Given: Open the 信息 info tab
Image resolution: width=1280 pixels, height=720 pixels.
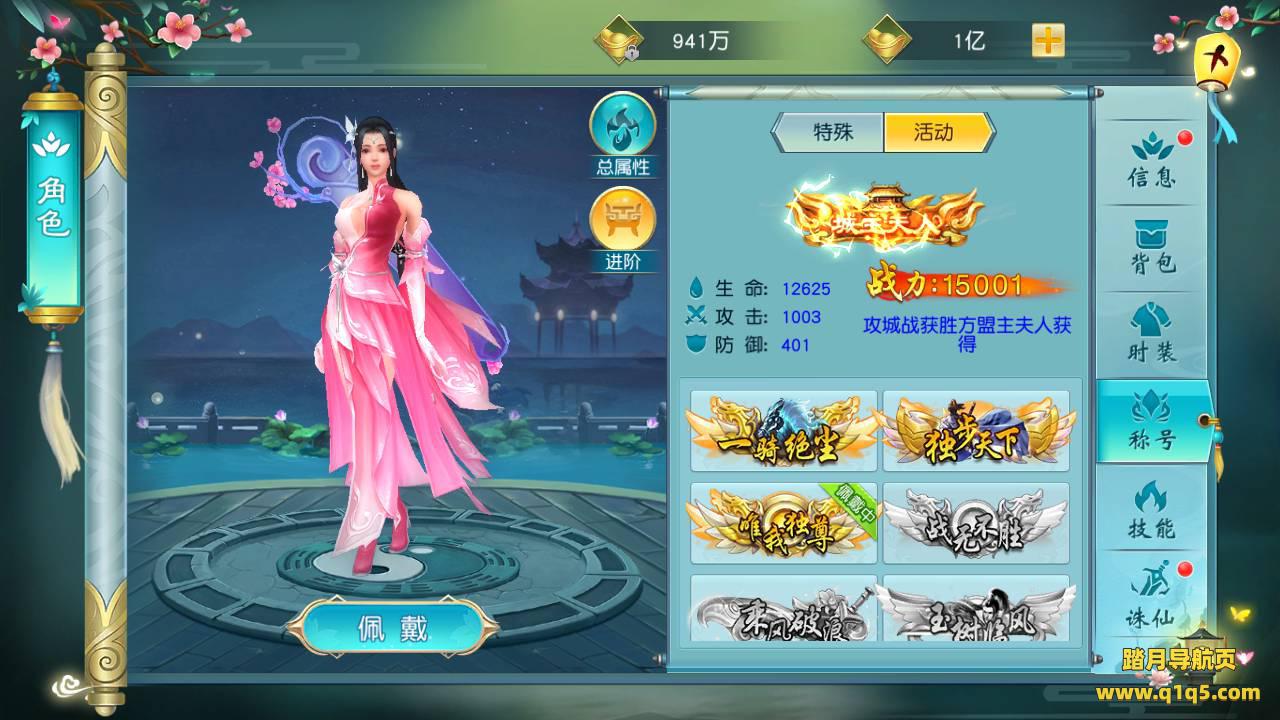Looking at the screenshot, I should [1152, 162].
